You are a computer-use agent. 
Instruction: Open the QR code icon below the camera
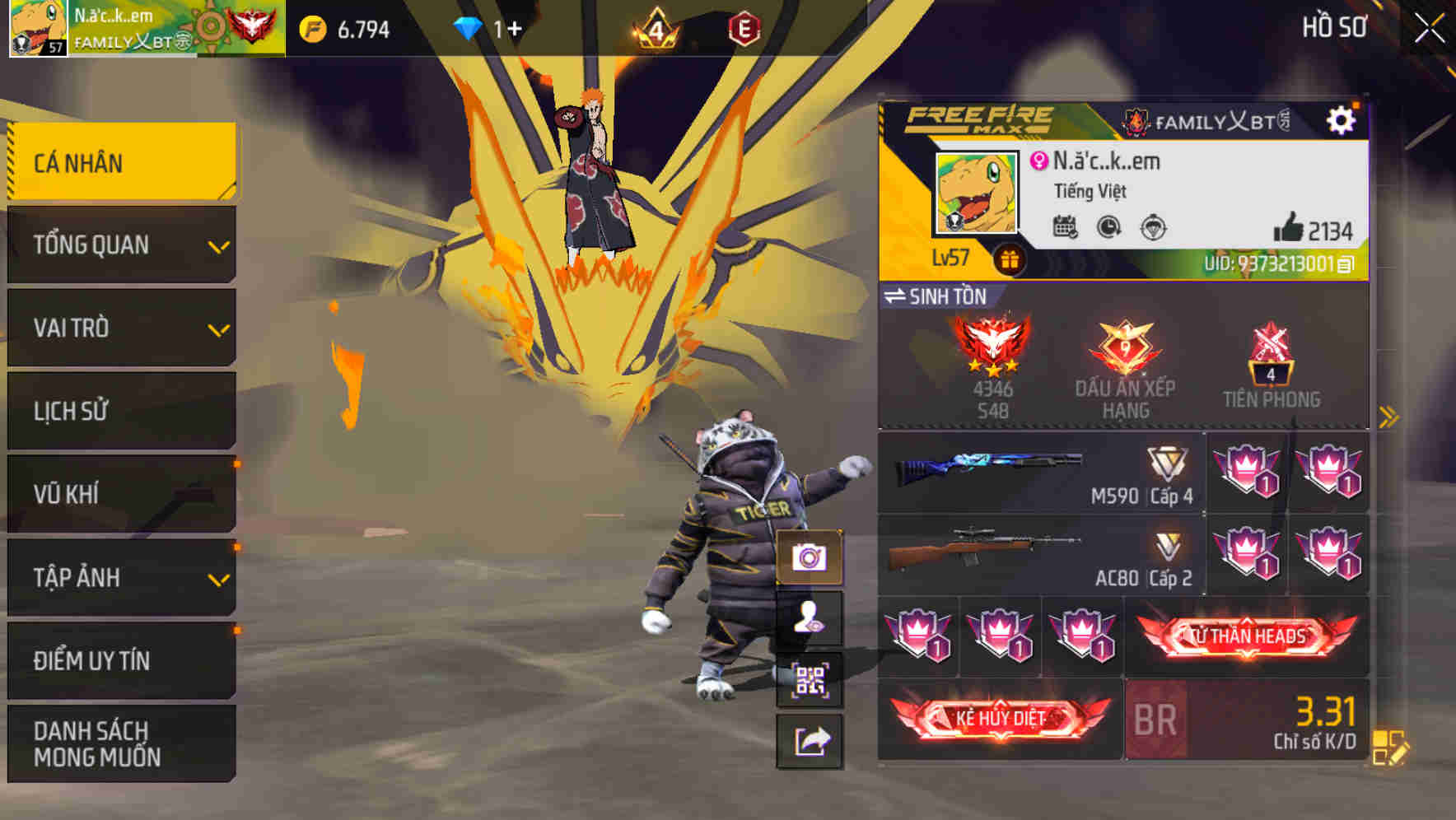click(x=810, y=679)
